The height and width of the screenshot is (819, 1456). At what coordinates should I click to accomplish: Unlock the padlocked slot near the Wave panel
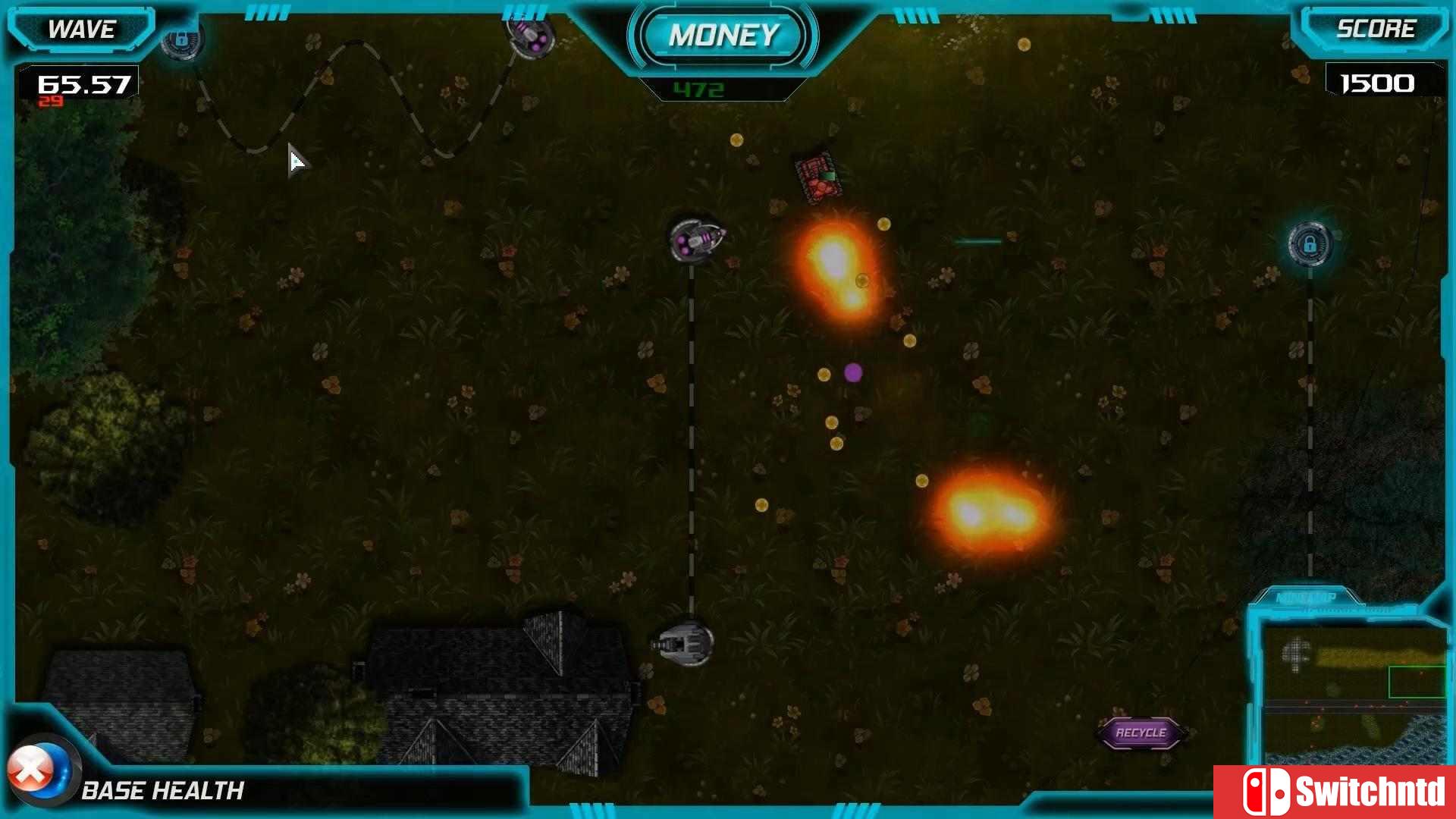(182, 40)
